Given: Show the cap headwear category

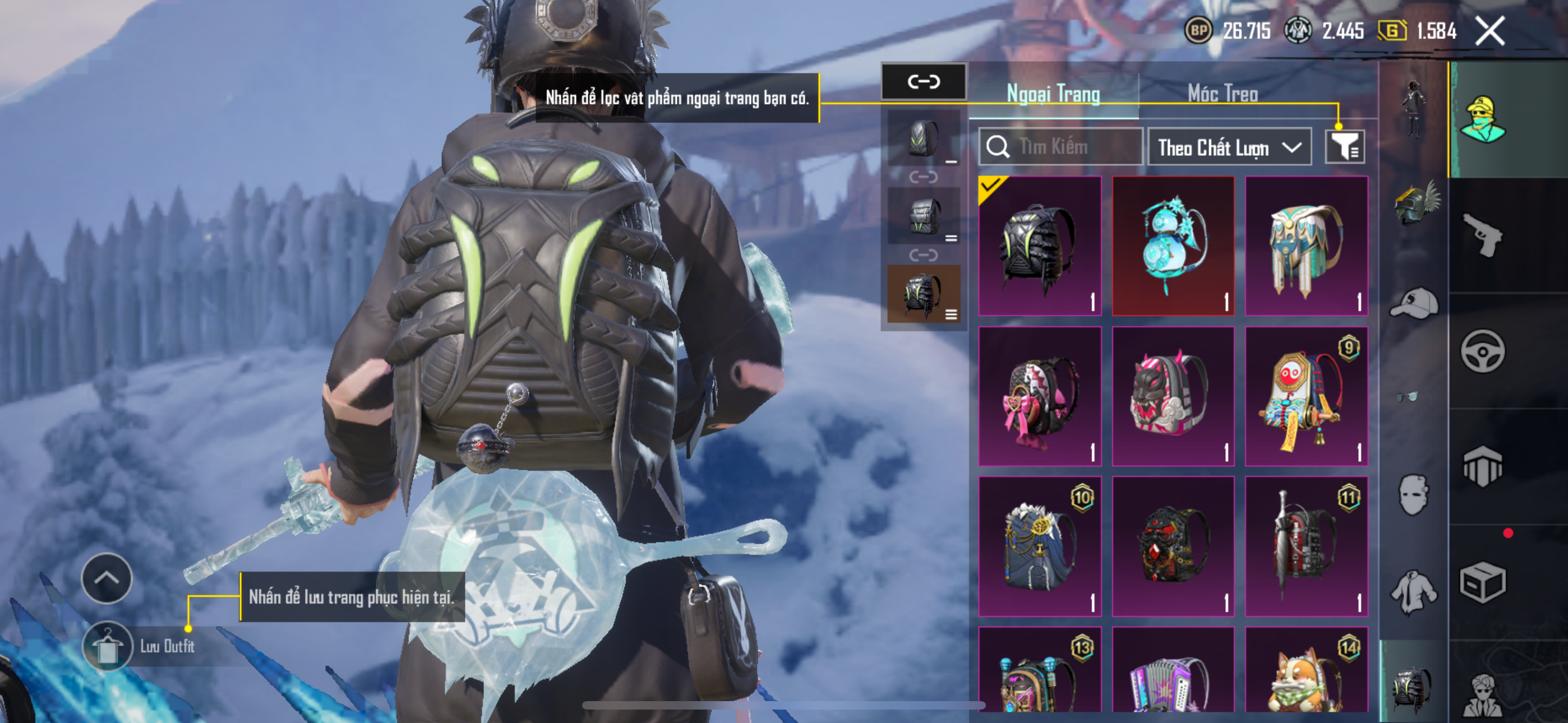Looking at the screenshot, I should coord(1413,303).
